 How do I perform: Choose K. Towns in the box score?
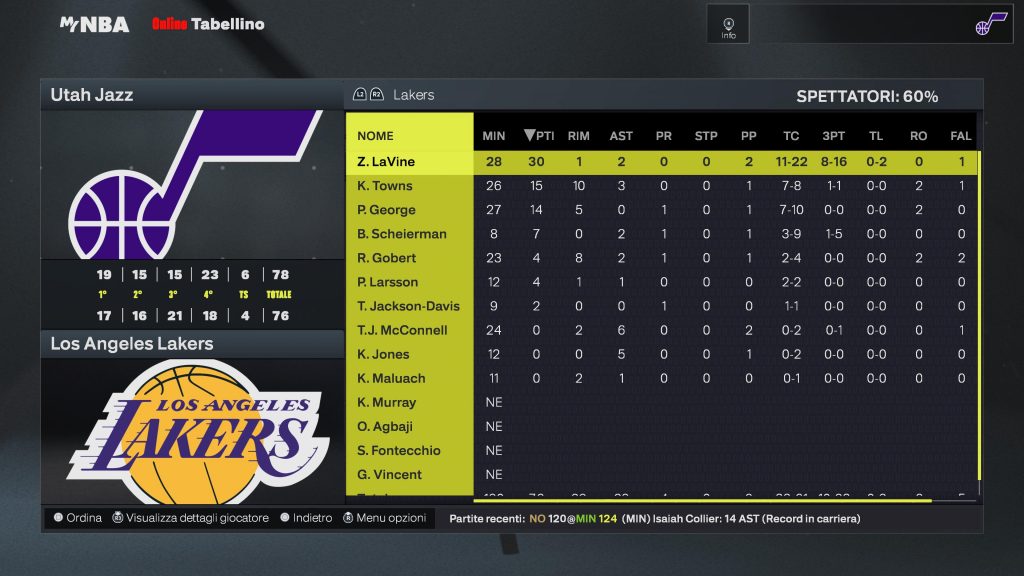click(x=385, y=186)
